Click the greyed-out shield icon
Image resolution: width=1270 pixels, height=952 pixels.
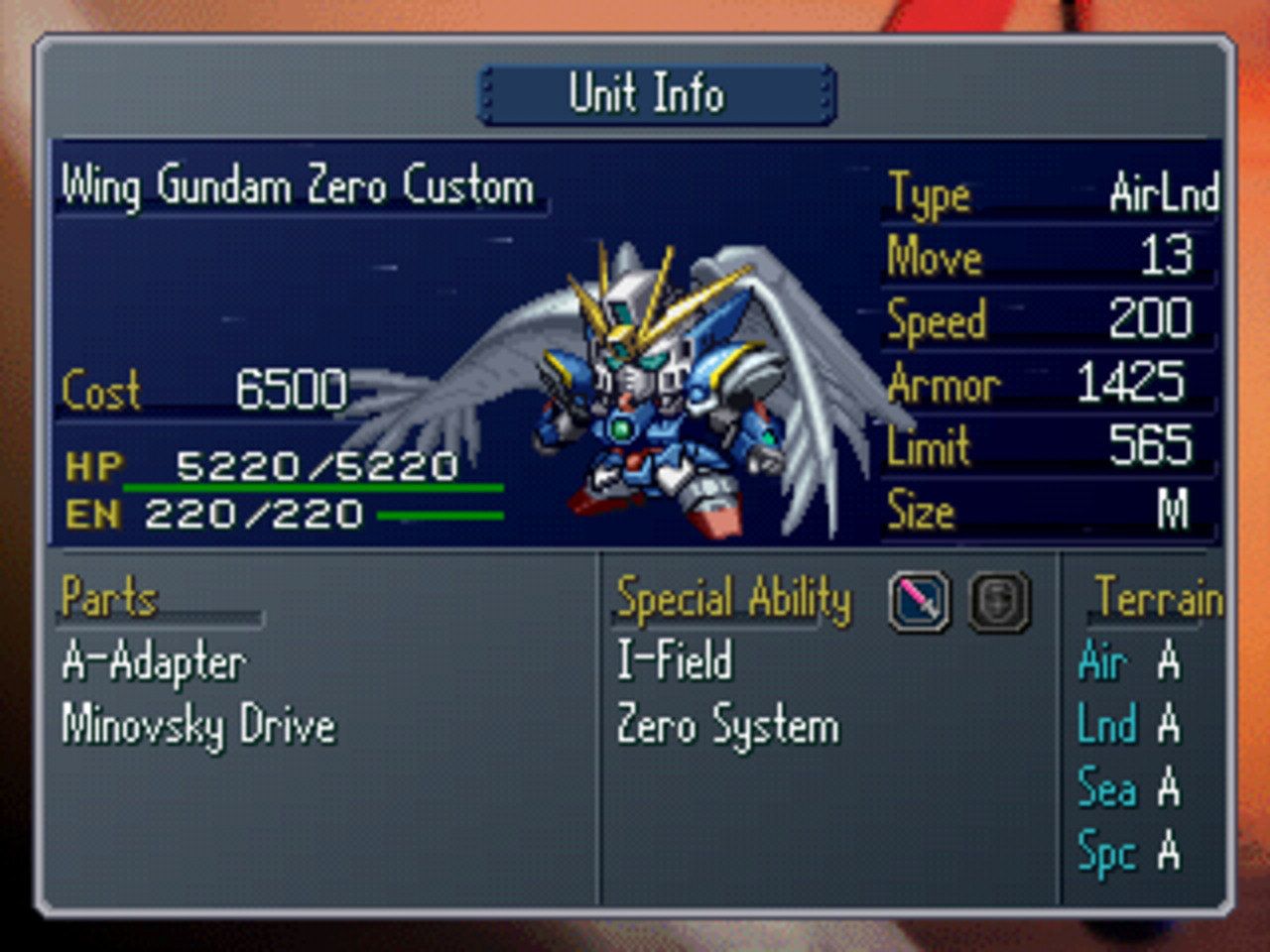(x=998, y=602)
